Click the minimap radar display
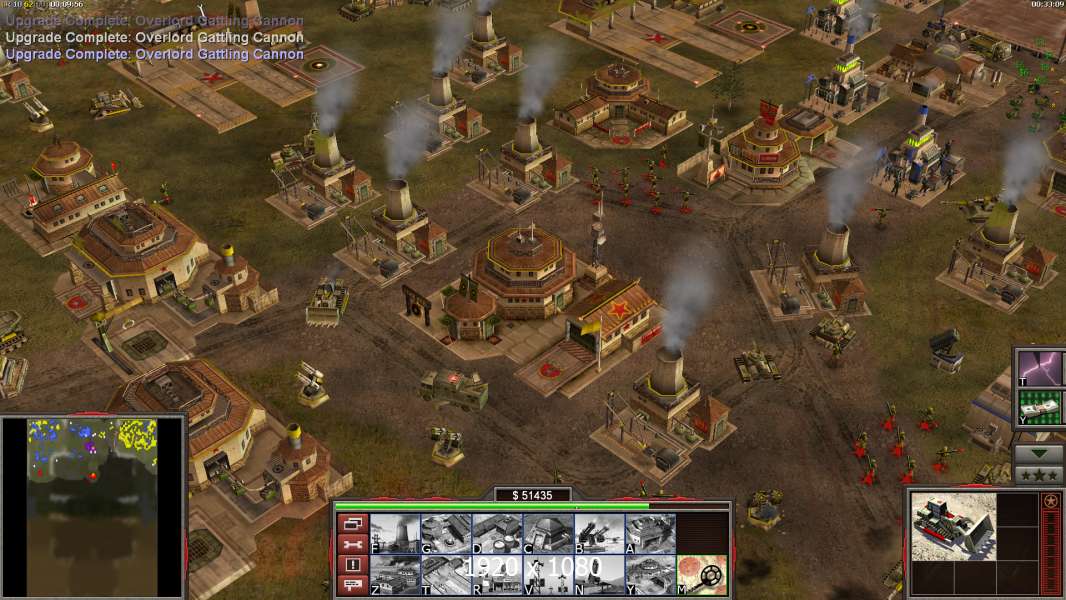This screenshot has height=600, width=1066. 93,507
